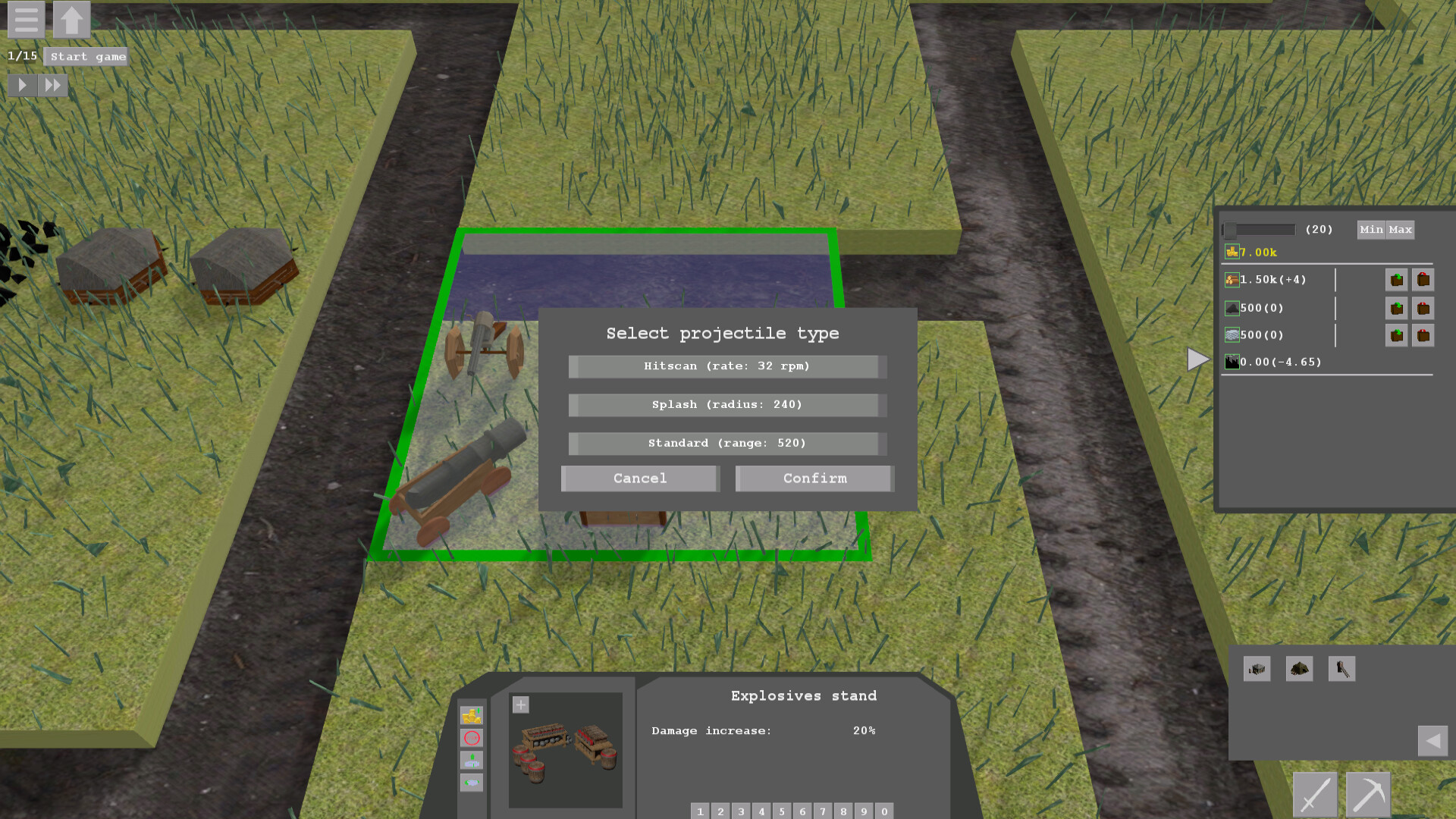Select the pickaxe mining icon at bottom right

tap(1369, 795)
